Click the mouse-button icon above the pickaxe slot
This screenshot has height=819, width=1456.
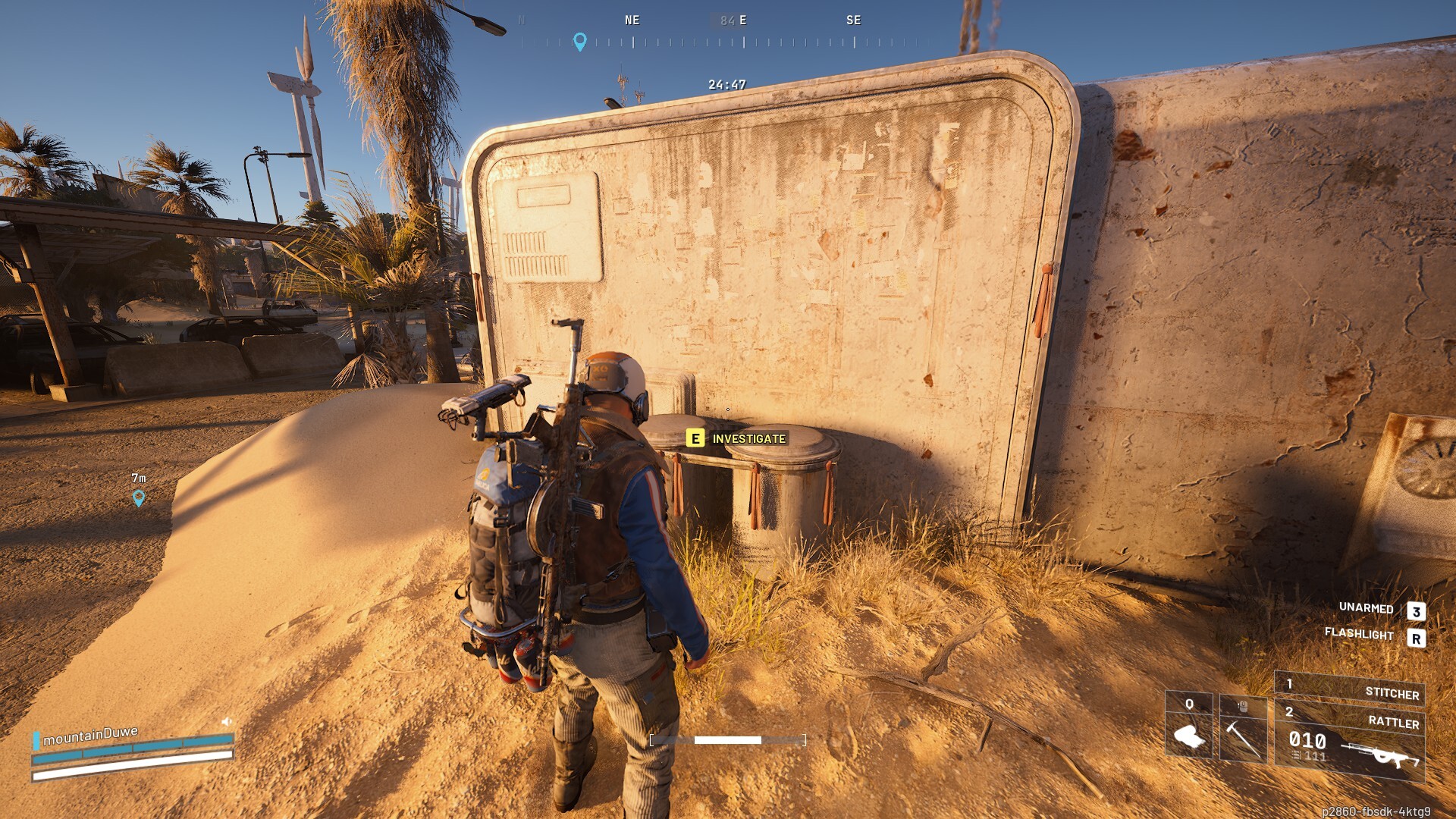coord(1244,707)
